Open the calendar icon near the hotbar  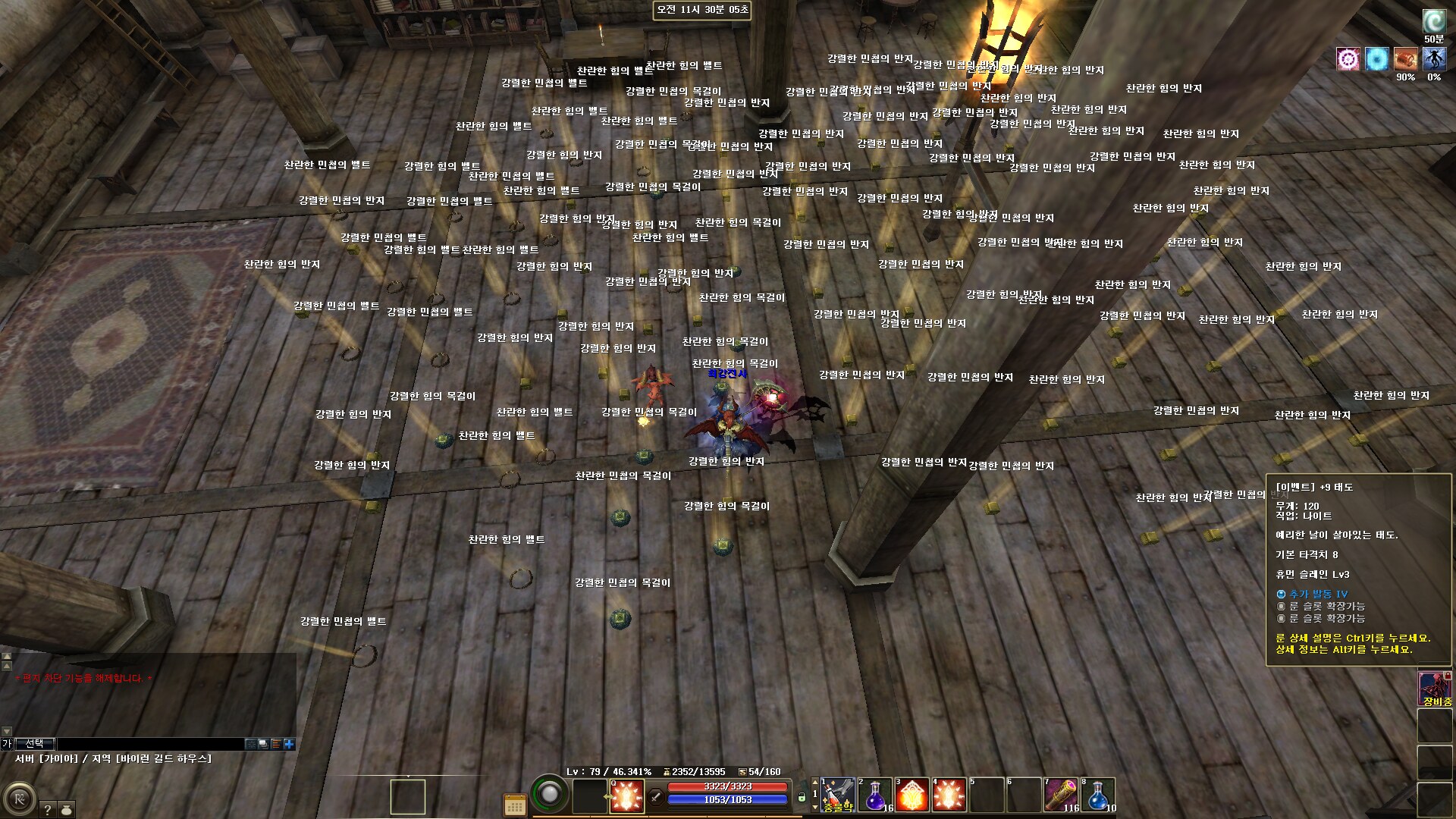pyautogui.click(x=515, y=805)
